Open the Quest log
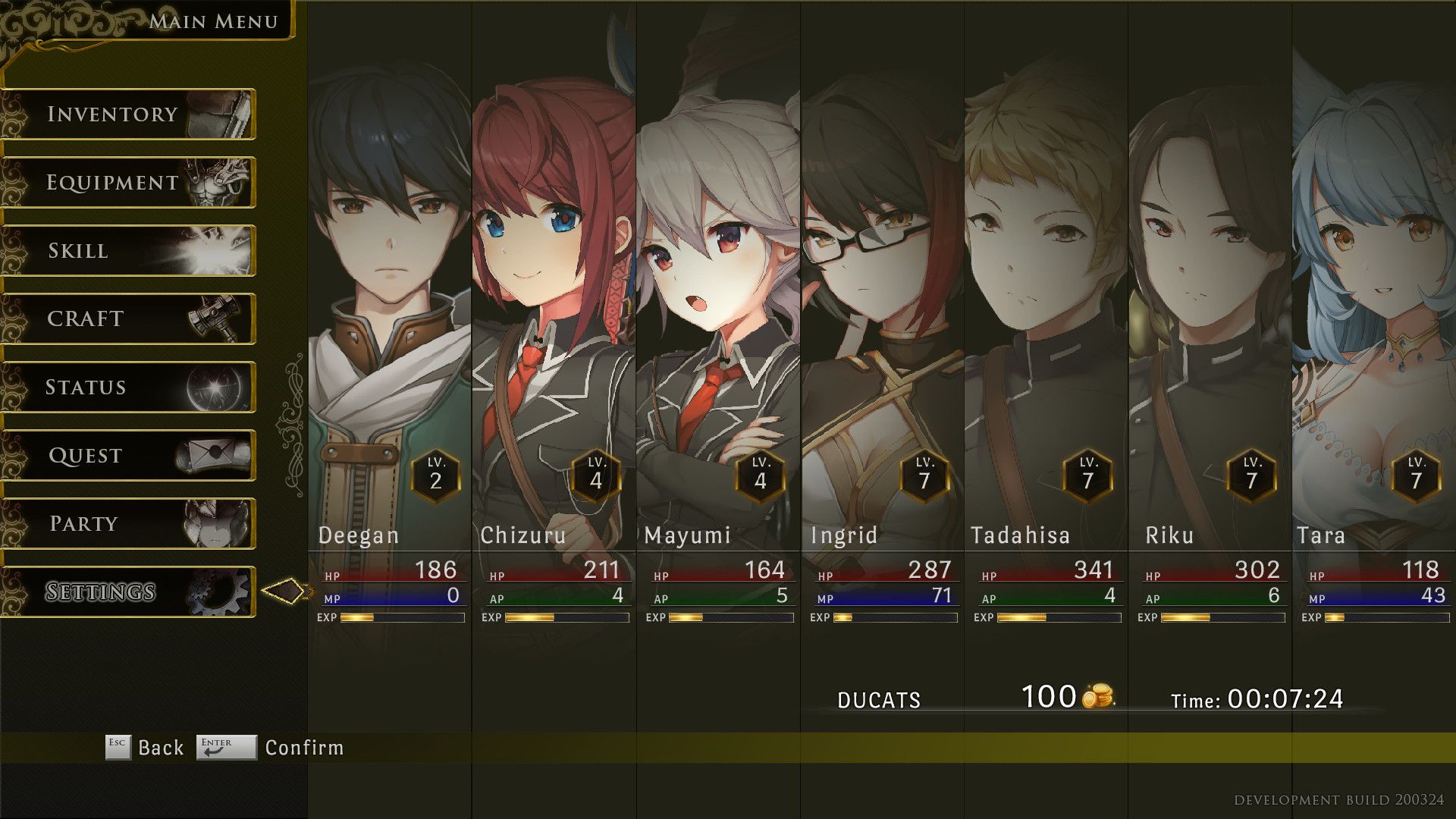Image resolution: width=1456 pixels, height=819 pixels. coord(129,456)
